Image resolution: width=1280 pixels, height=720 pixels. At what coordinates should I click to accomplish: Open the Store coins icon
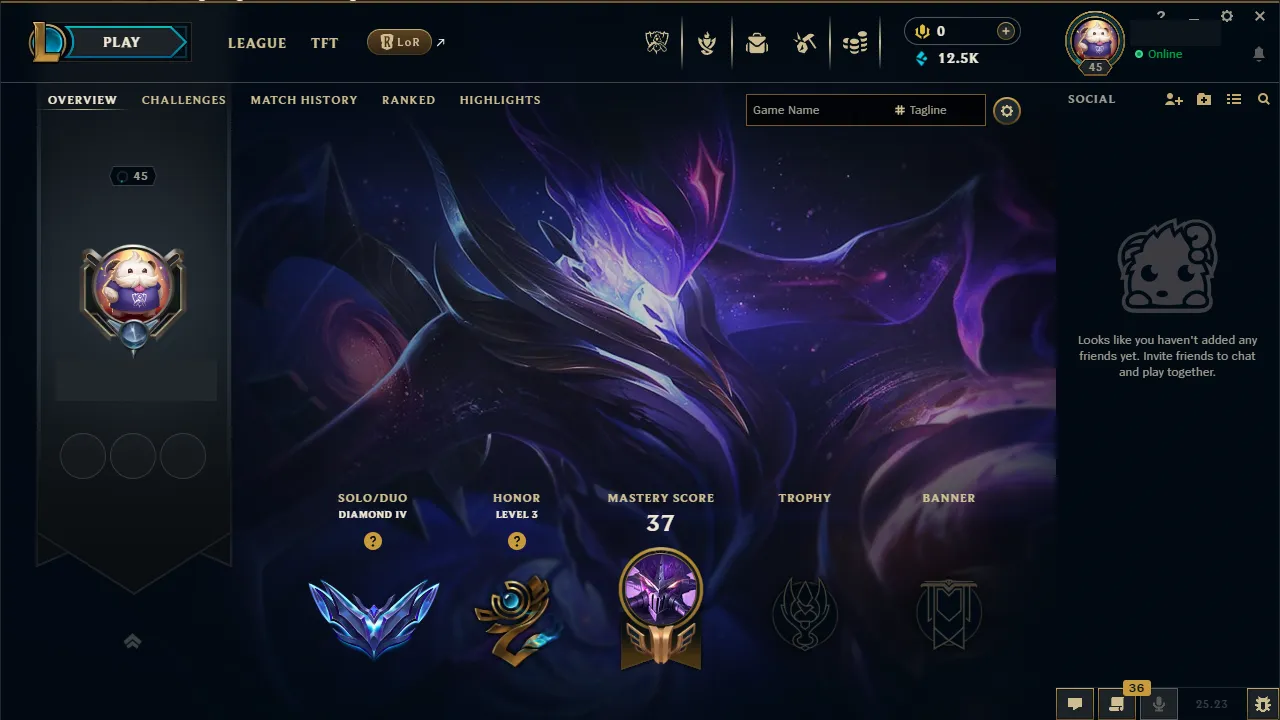click(x=856, y=42)
